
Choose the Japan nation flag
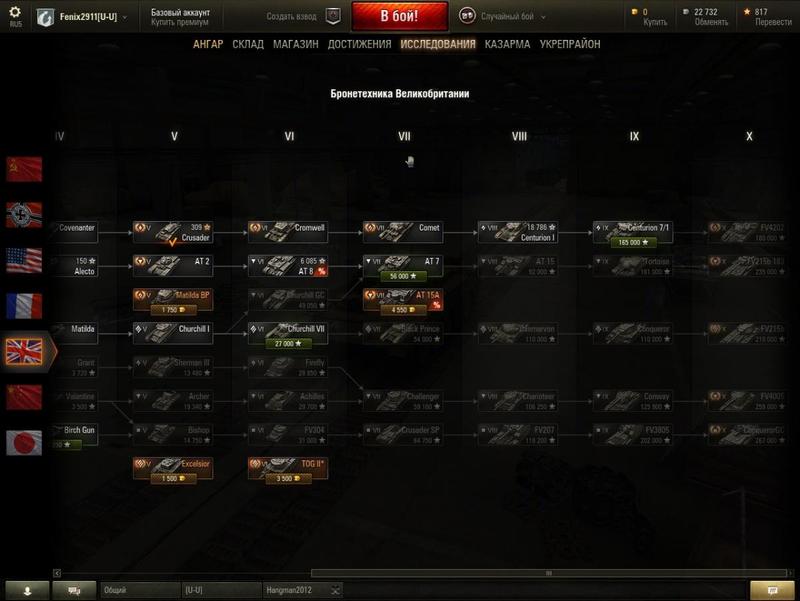24,442
